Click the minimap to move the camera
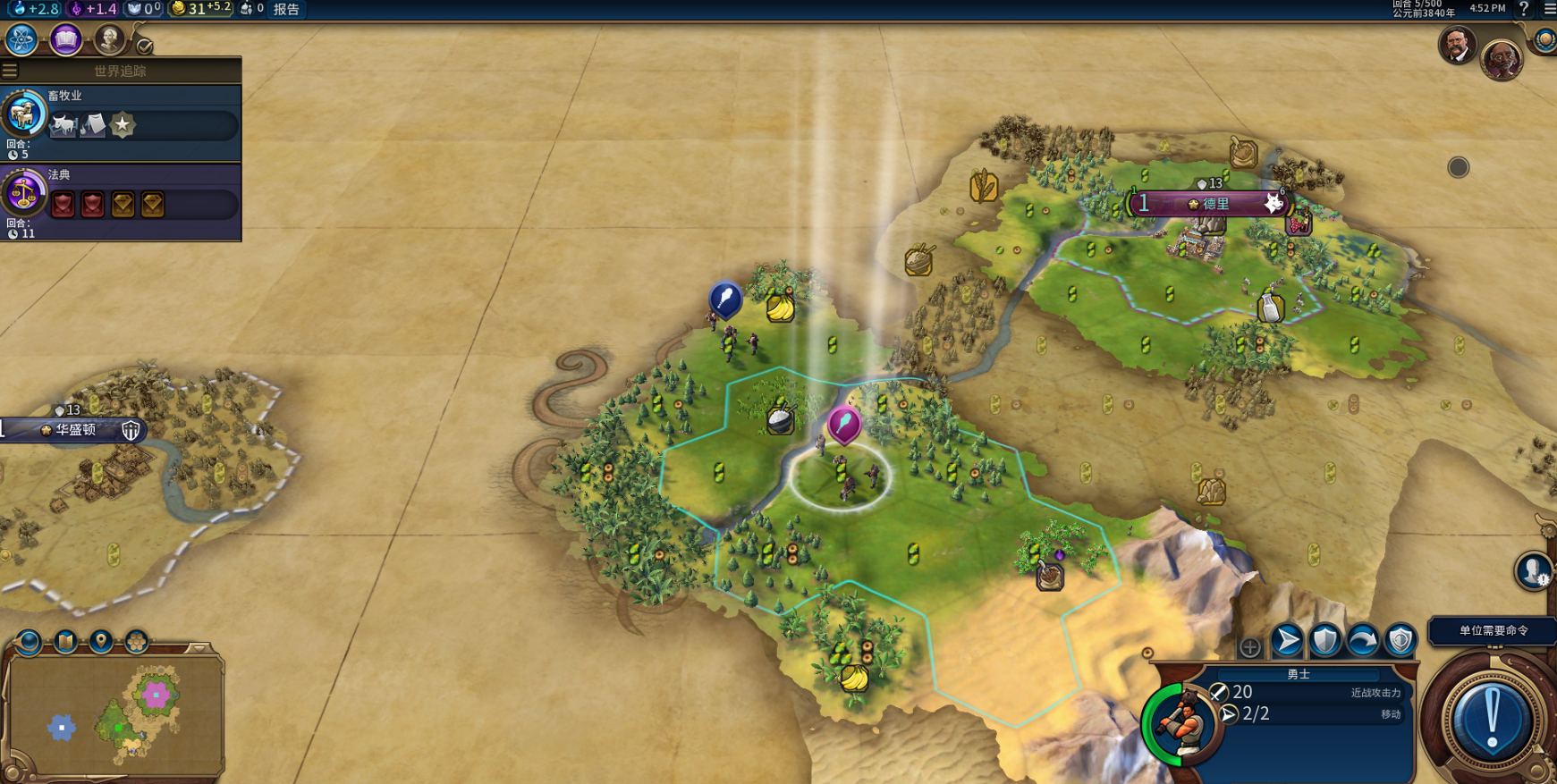Image resolution: width=1557 pixels, height=784 pixels. (x=116, y=715)
